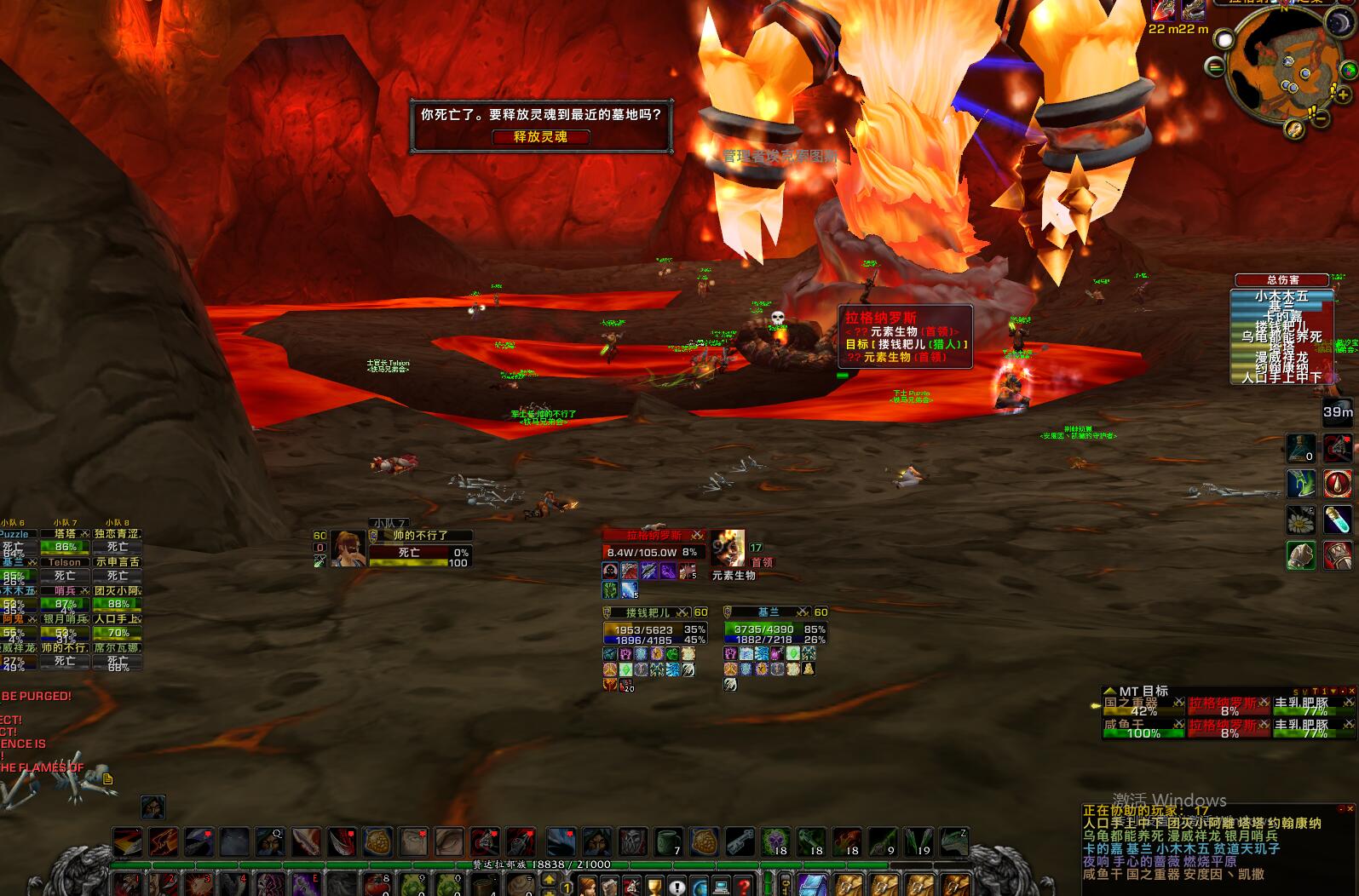Use the blue potion vial icon
This screenshot has width=1359, height=896.
coord(1337,520)
